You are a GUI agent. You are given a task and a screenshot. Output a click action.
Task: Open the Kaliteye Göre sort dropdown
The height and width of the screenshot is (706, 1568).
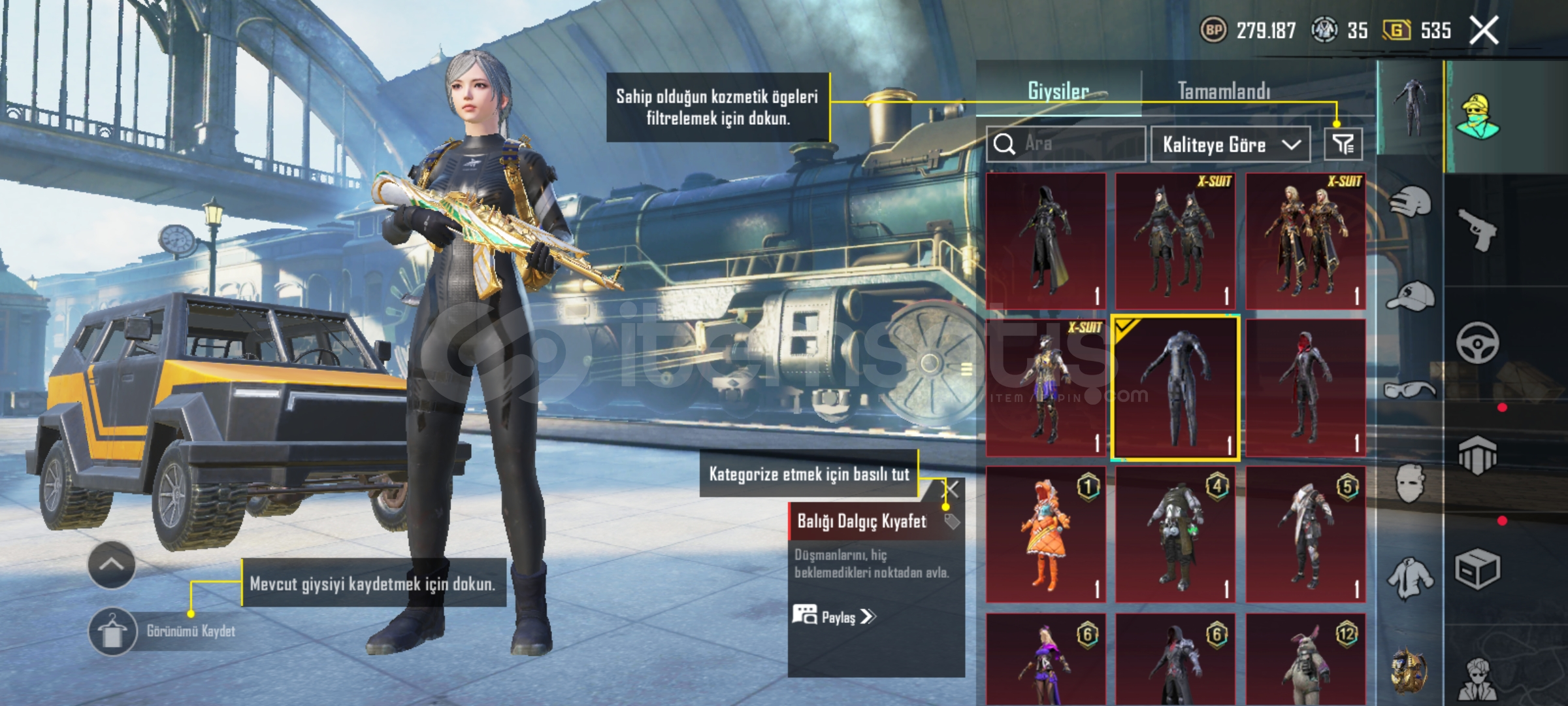[x=1230, y=144]
